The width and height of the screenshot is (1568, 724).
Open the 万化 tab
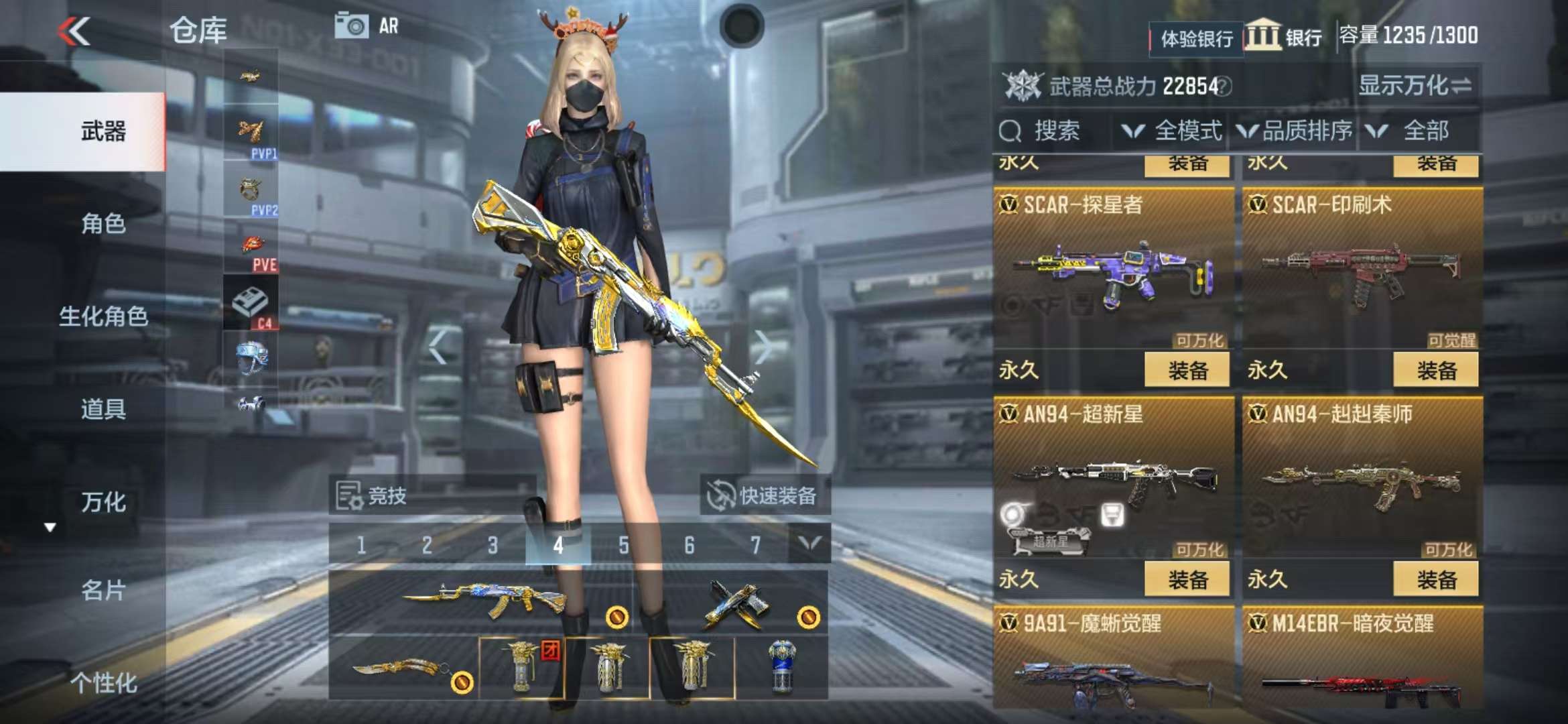click(x=103, y=502)
